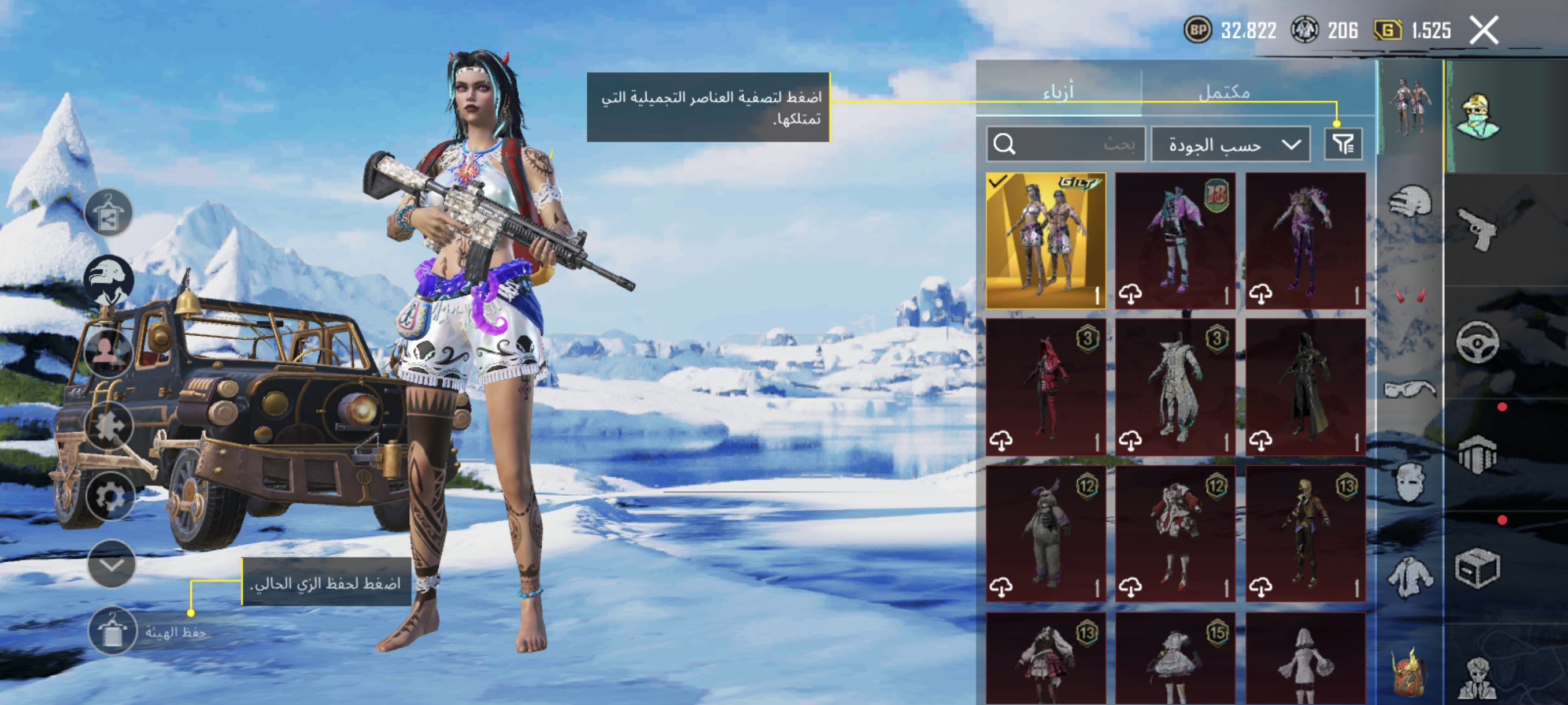Select the search magnifier icon
This screenshot has height=705, width=1568.
1005,143
